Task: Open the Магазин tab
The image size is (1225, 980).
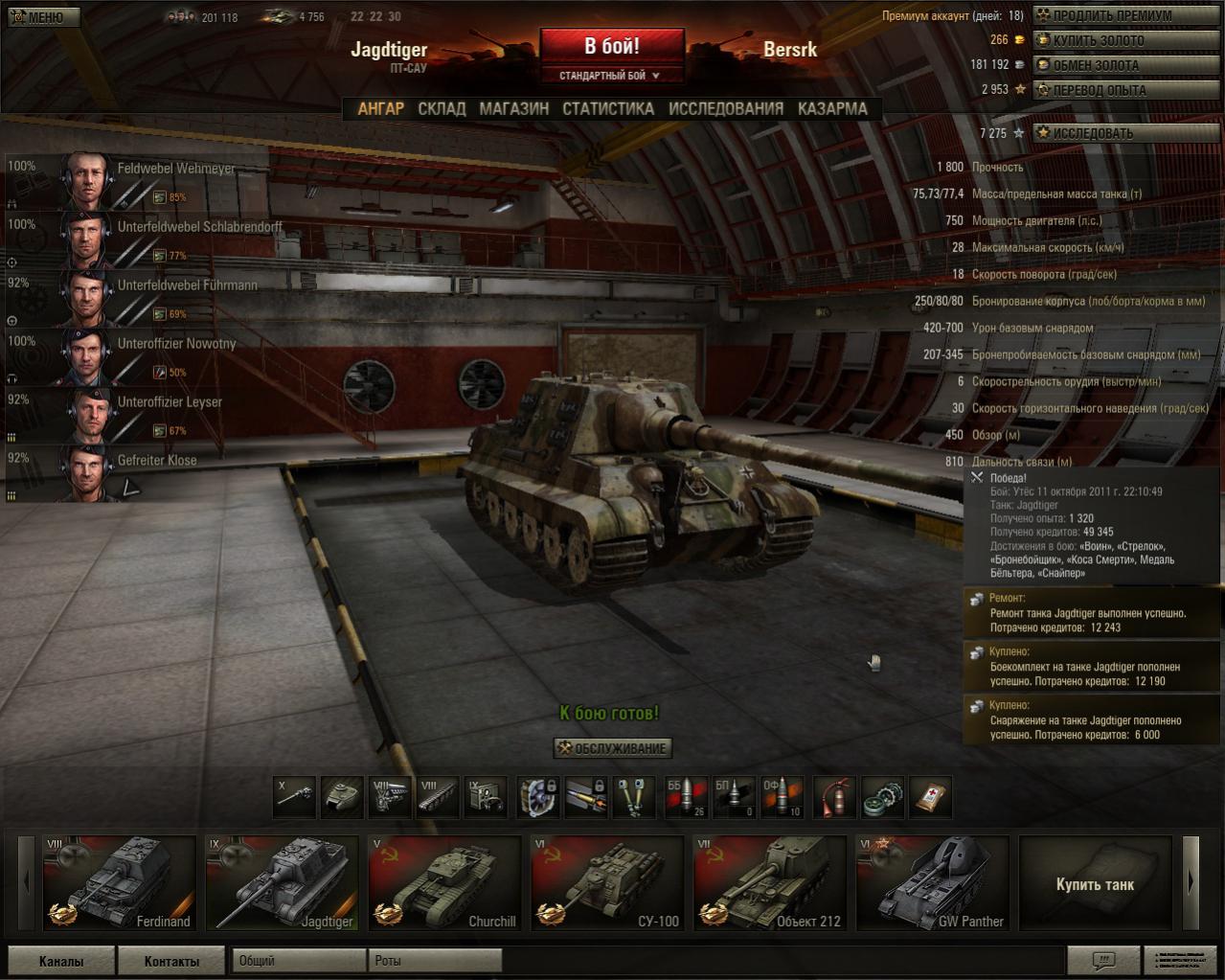Action: 514,109
